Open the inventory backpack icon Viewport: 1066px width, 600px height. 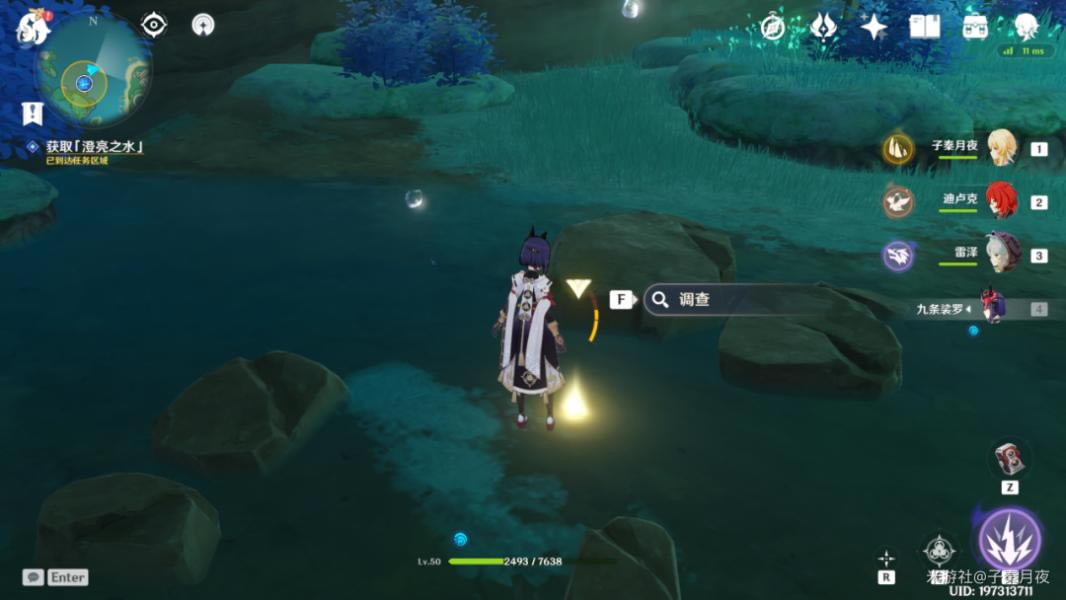click(975, 27)
